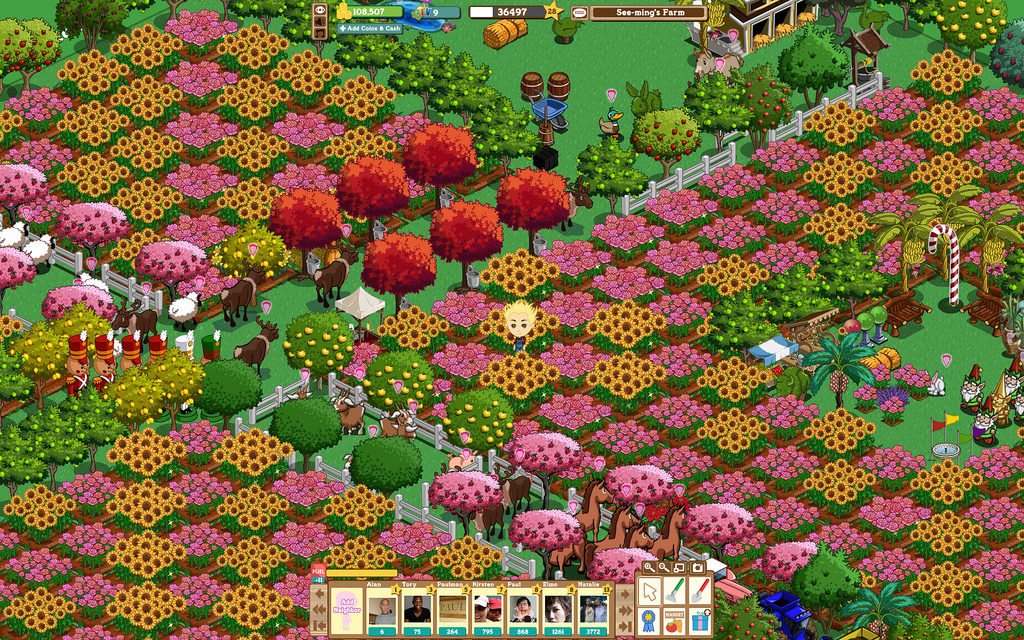The width and height of the screenshot is (1024, 640).
Task: Visit neighbor Tory's farm
Action: click(417, 609)
